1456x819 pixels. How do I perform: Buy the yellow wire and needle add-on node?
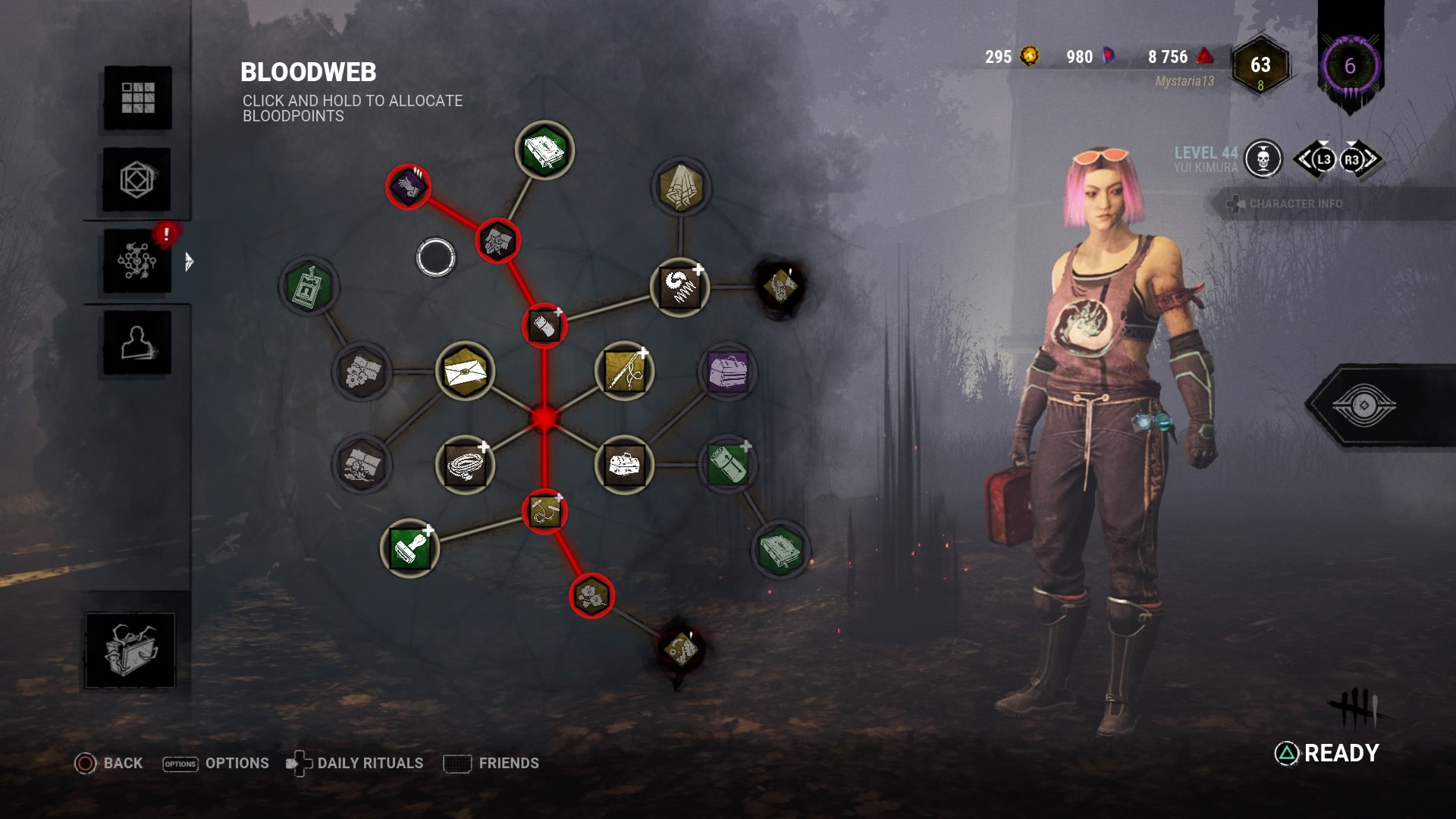tap(624, 372)
